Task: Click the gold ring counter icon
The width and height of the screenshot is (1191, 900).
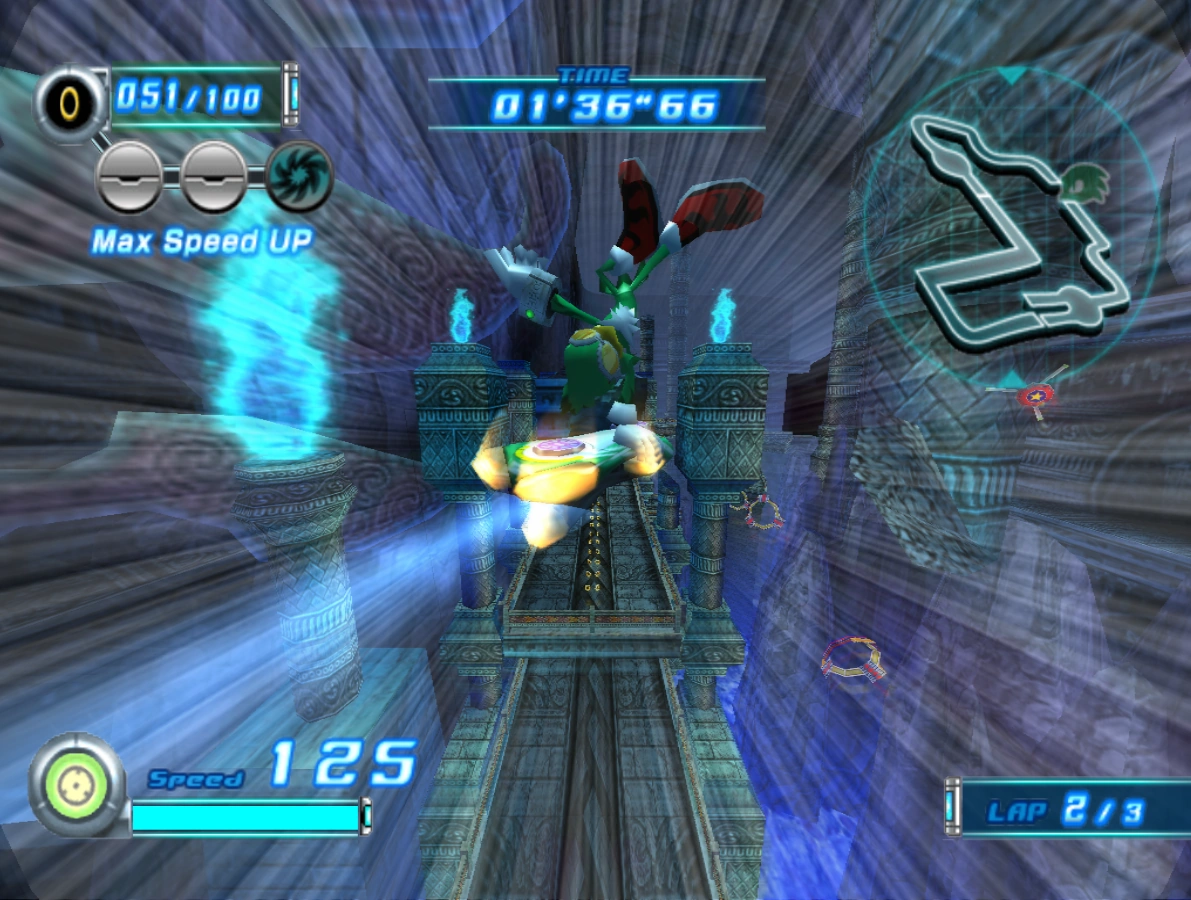Action: click(x=71, y=101)
